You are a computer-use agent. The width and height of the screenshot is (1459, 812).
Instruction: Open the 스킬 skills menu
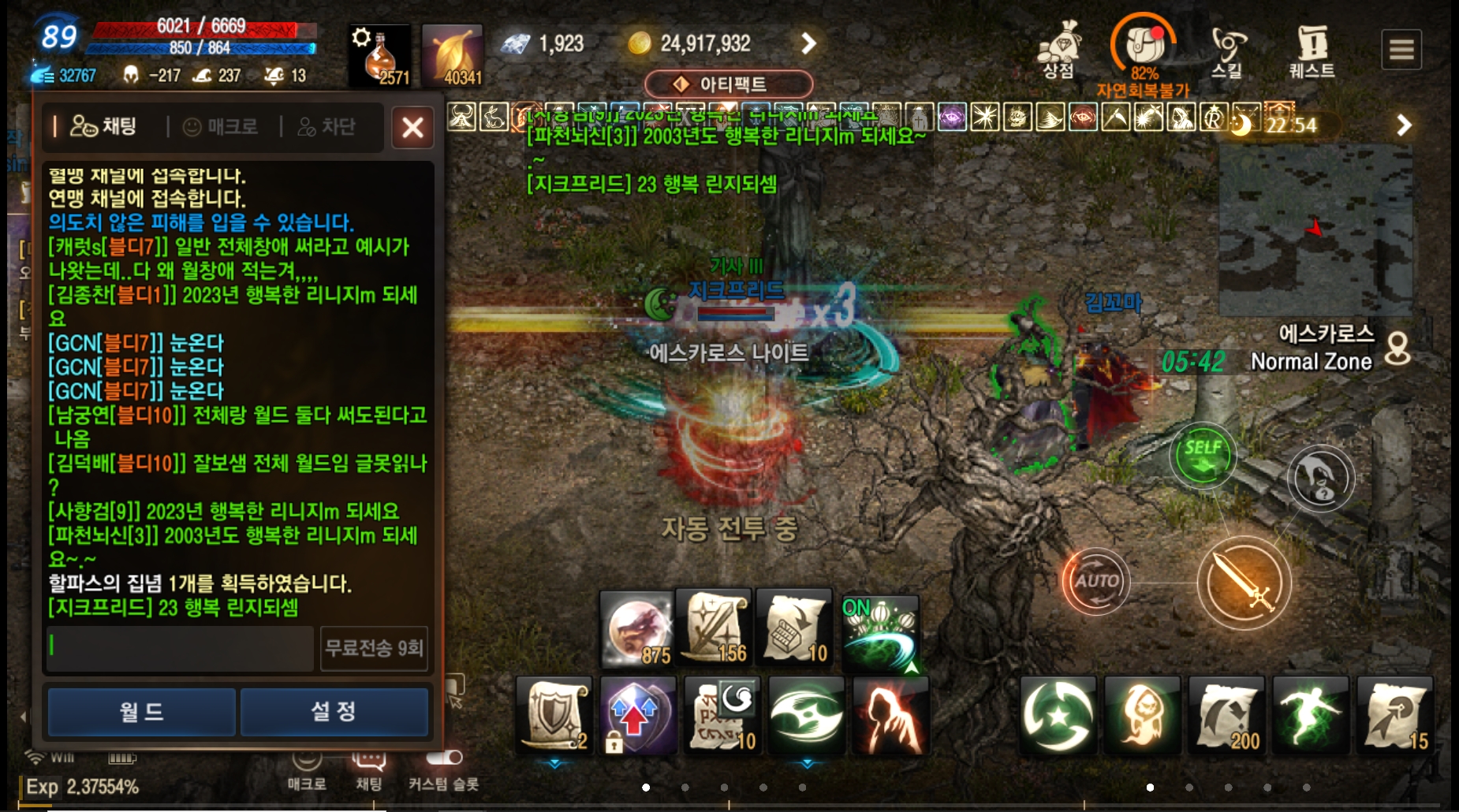pos(1227,51)
